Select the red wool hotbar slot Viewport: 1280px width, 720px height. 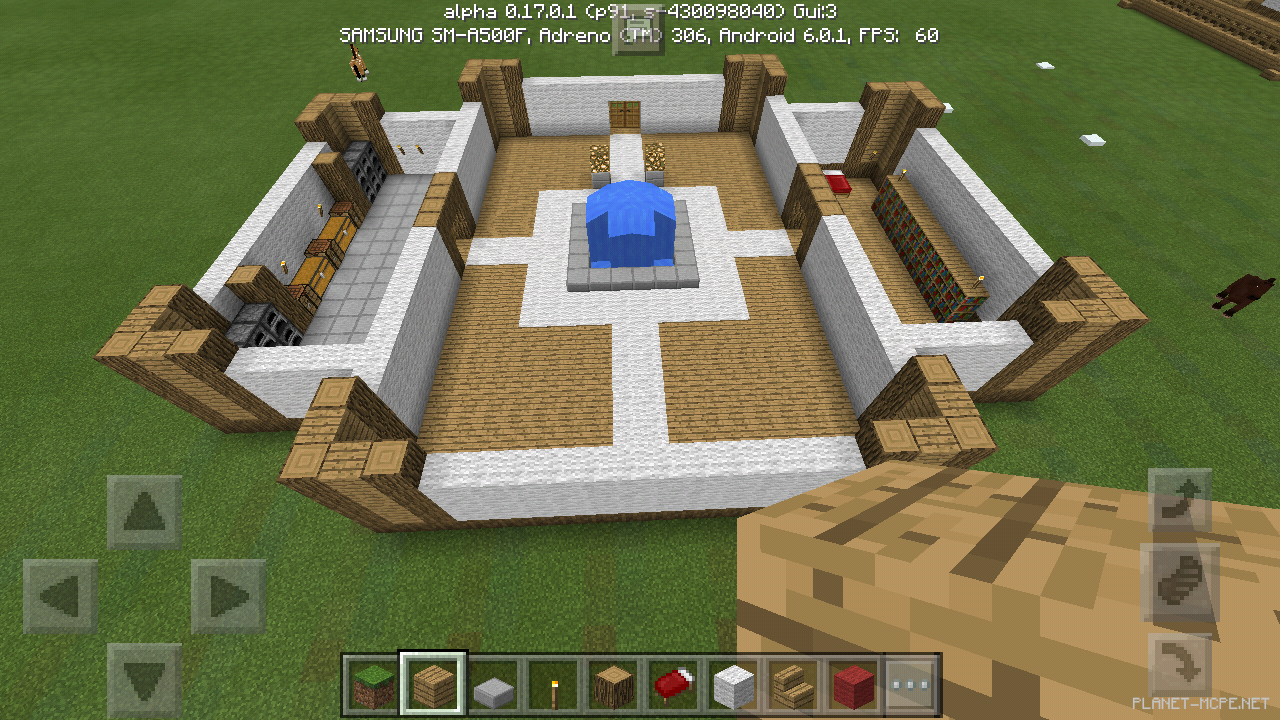pos(853,685)
